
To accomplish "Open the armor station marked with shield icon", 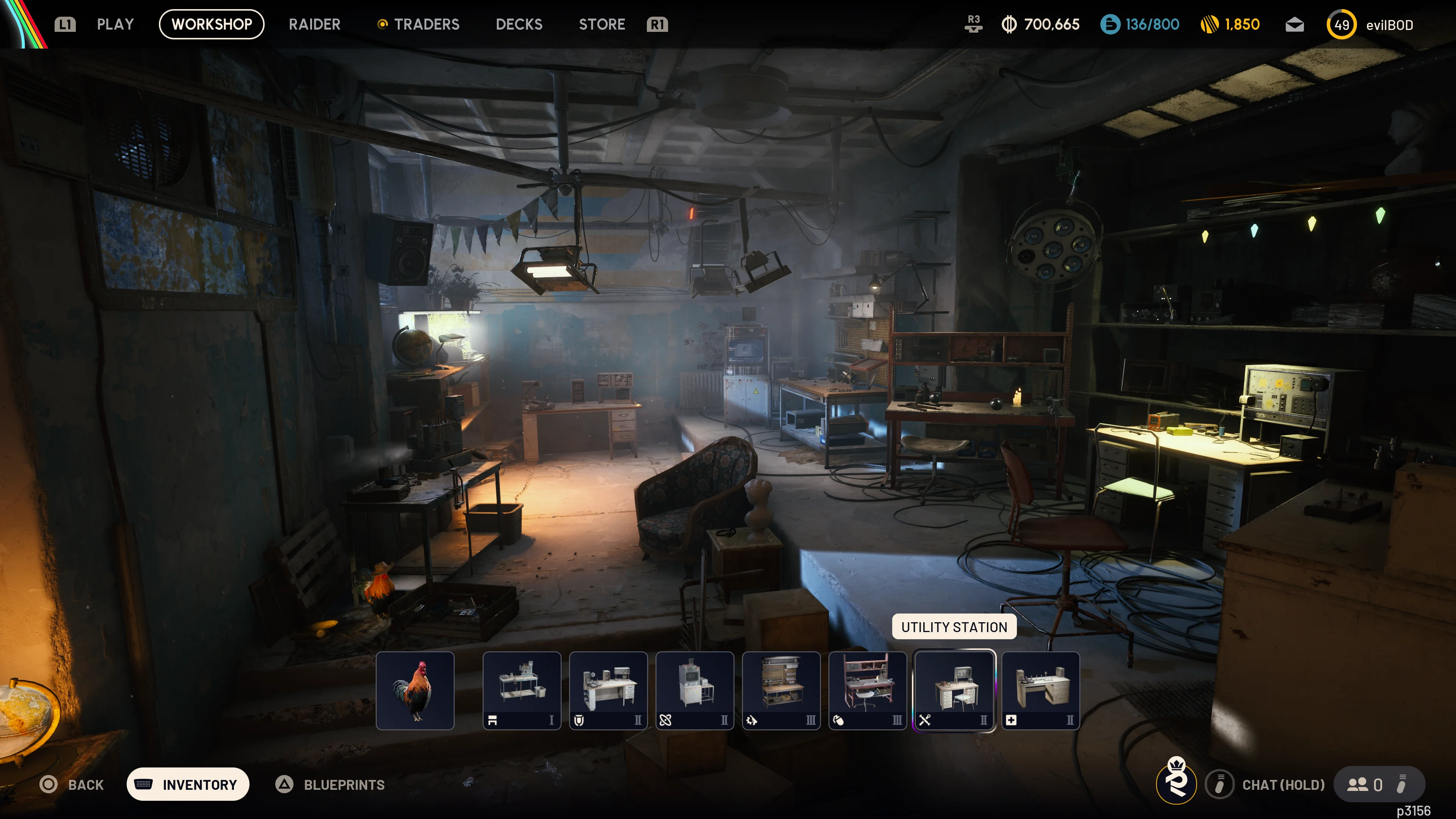I will [x=608, y=690].
